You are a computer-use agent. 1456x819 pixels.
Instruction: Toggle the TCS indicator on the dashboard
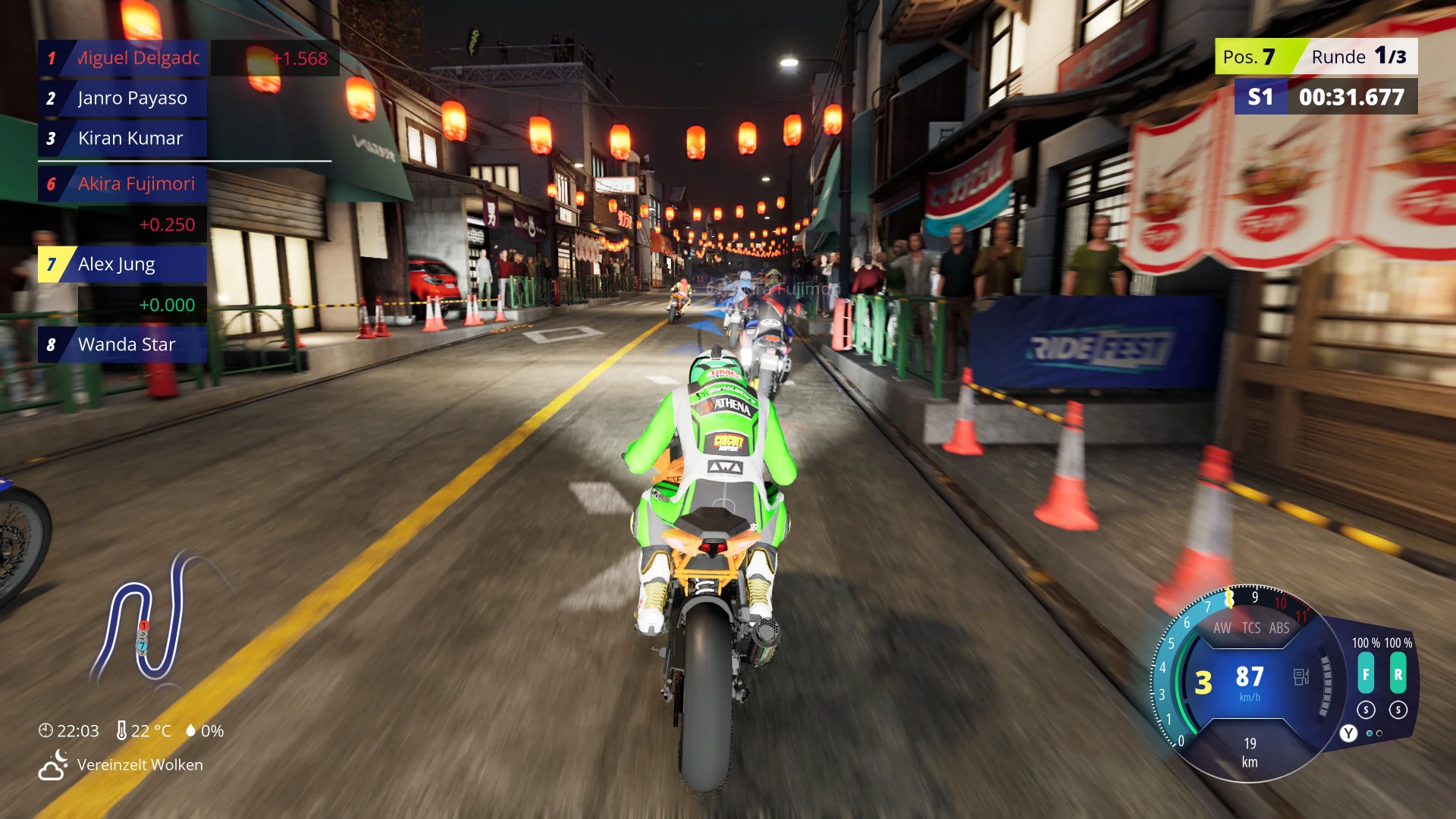[1251, 628]
